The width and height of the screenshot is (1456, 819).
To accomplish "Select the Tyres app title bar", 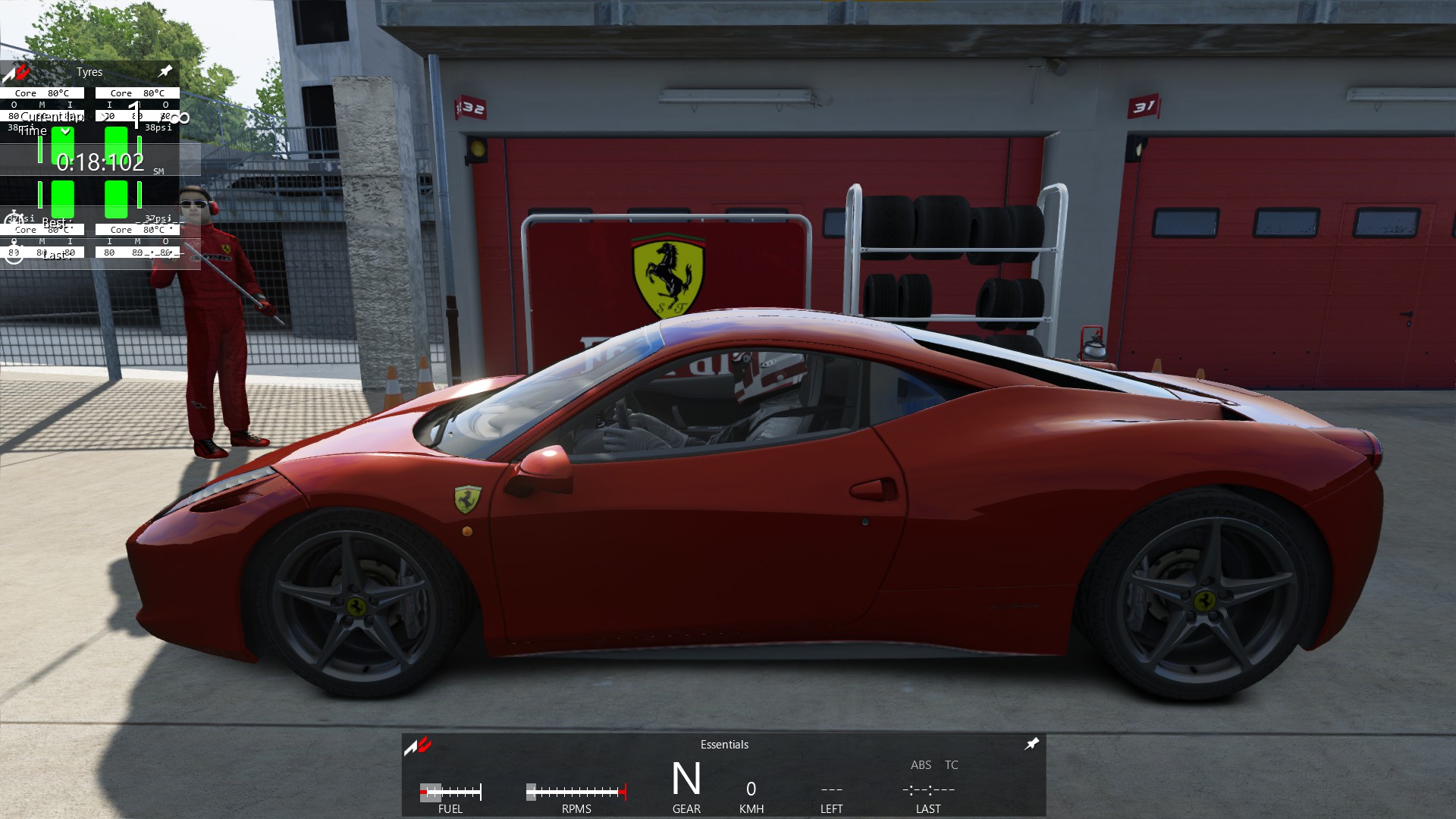I will coord(89,72).
